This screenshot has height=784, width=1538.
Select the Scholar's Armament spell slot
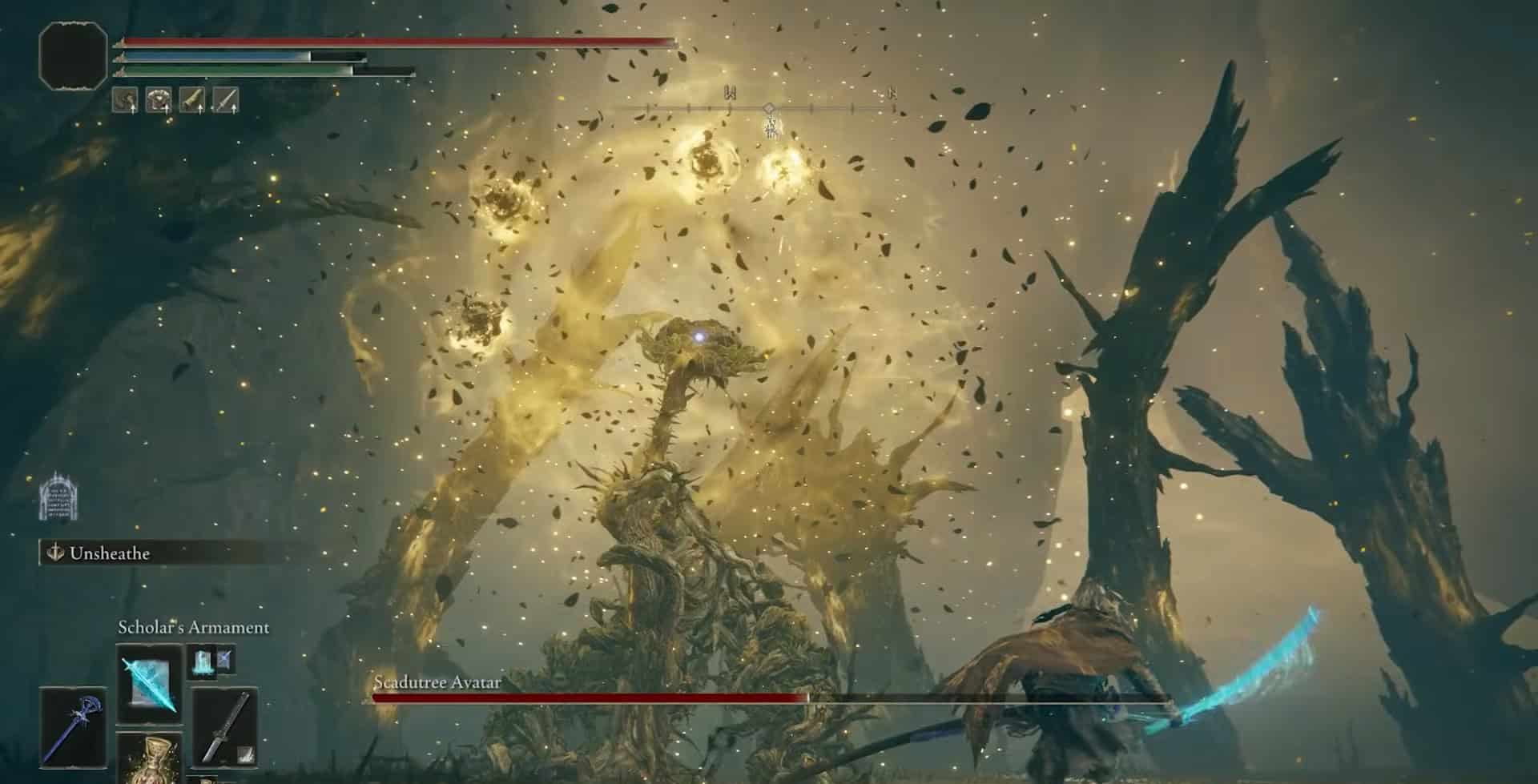coord(148,683)
